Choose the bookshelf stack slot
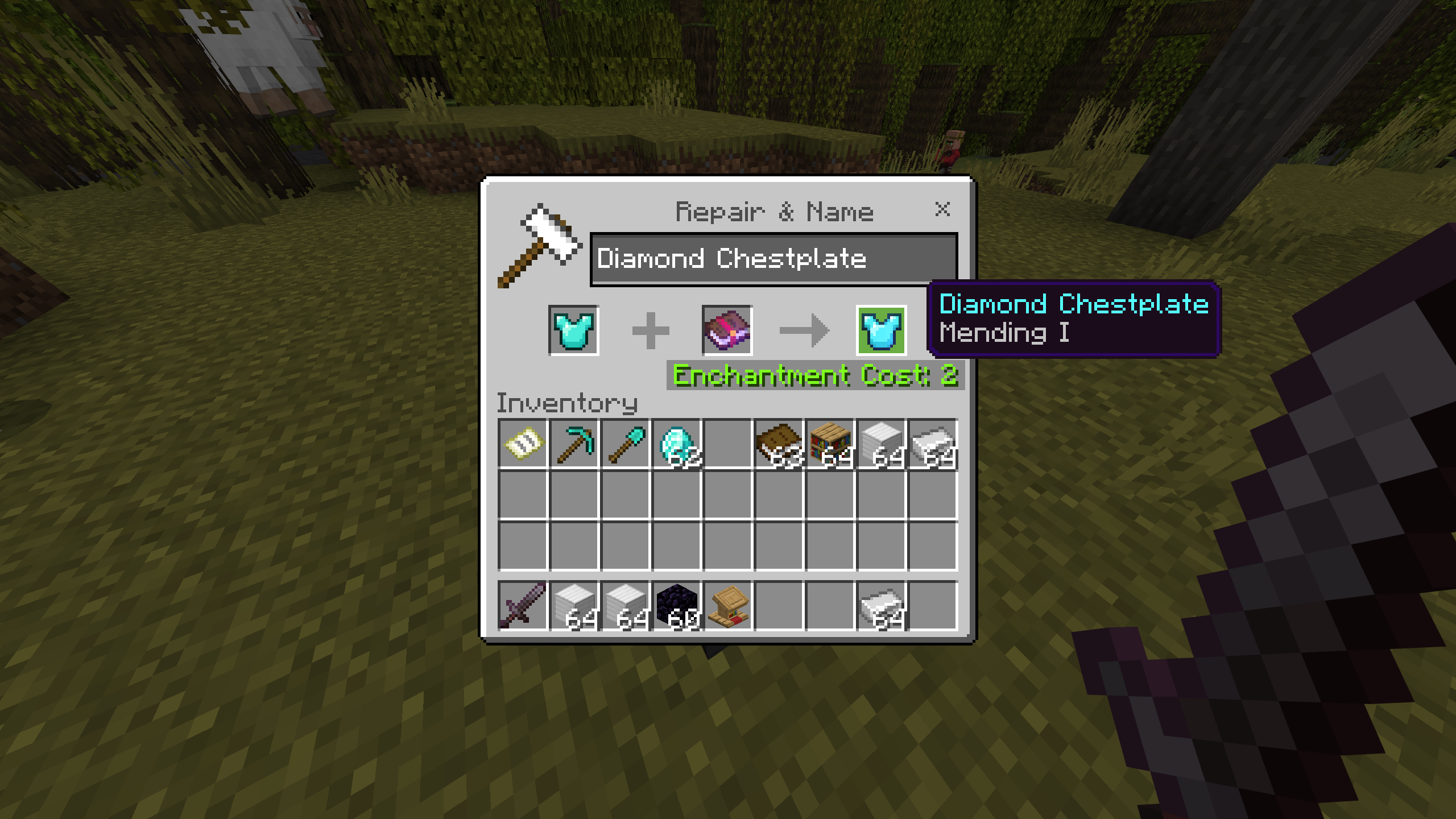This screenshot has width=1456, height=819. pyautogui.click(x=830, y=444)
